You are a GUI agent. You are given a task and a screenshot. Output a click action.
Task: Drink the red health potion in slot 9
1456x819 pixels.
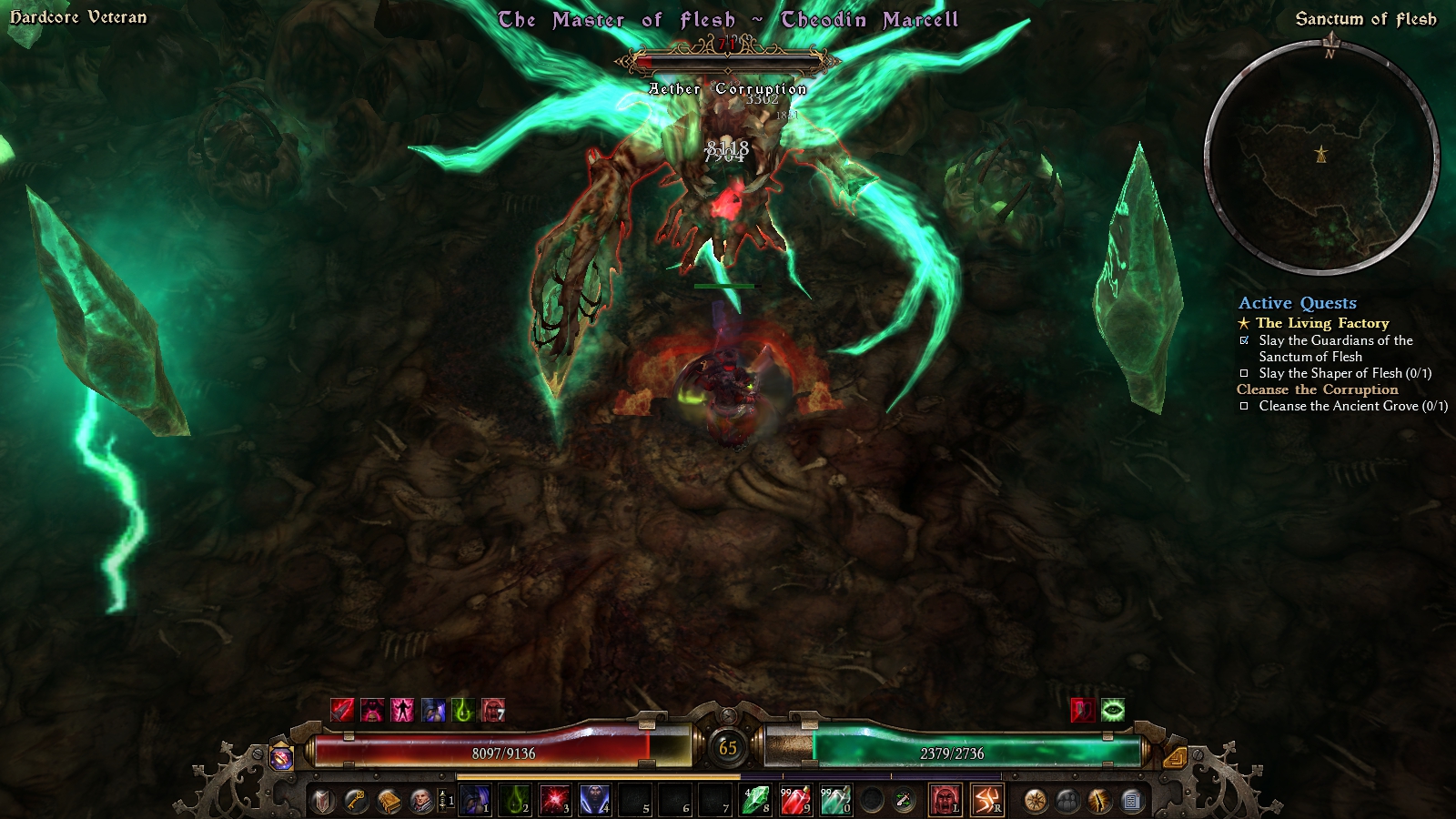(794, 801)
